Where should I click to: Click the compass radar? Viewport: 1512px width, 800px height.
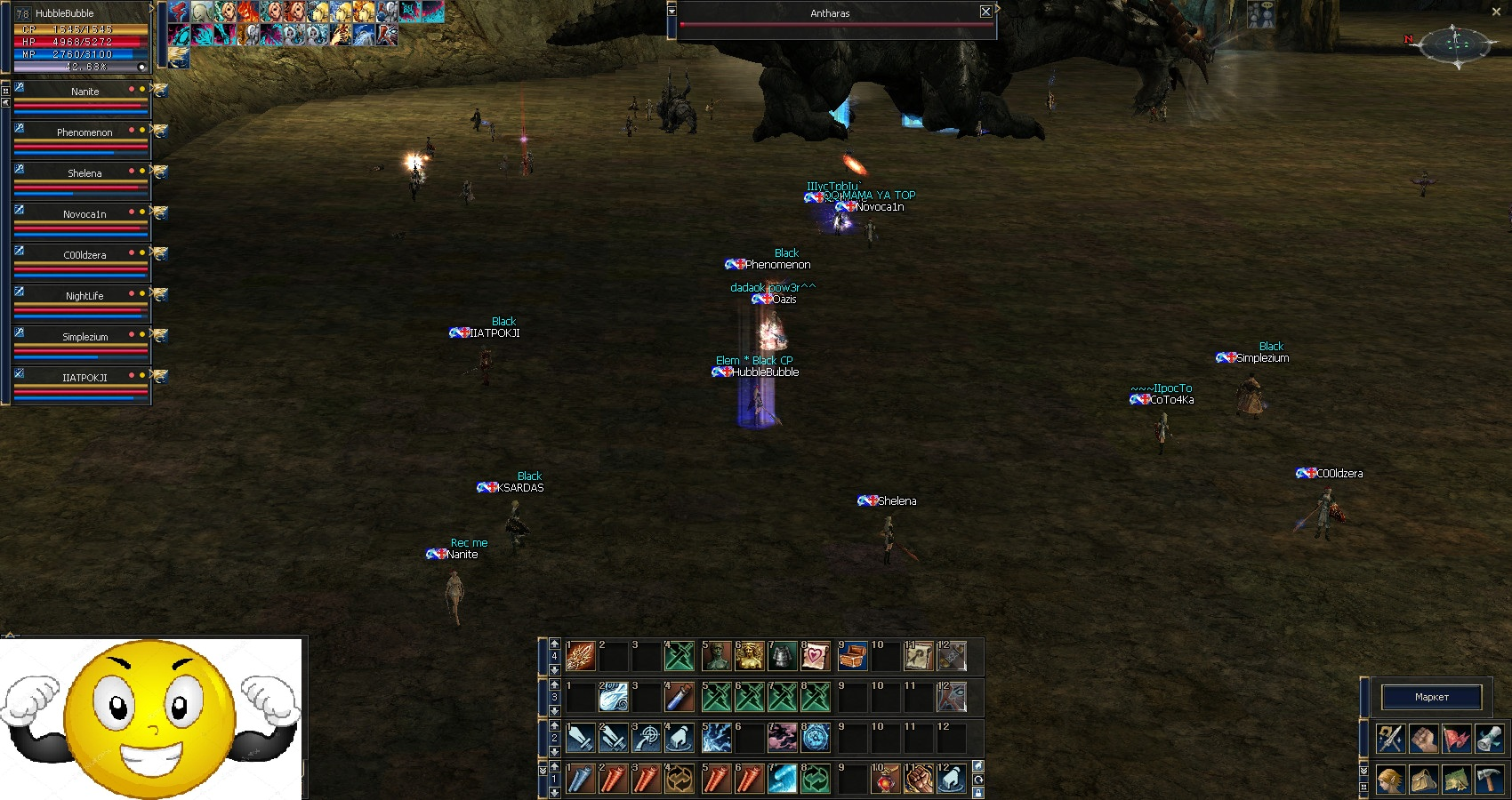tap(1455, 43)
